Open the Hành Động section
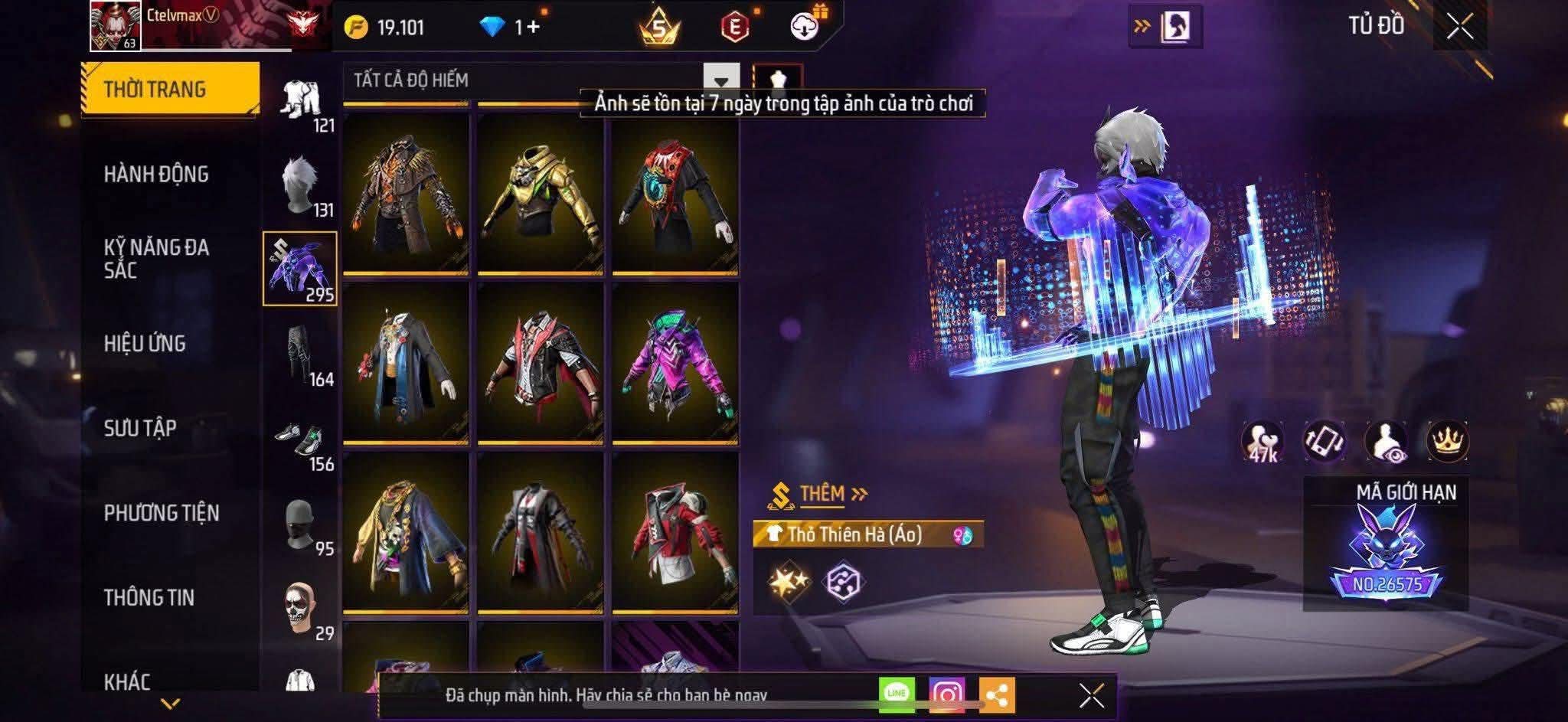Image resolution: width=1568 pixels, height=722 pixels. click(156, 175)
